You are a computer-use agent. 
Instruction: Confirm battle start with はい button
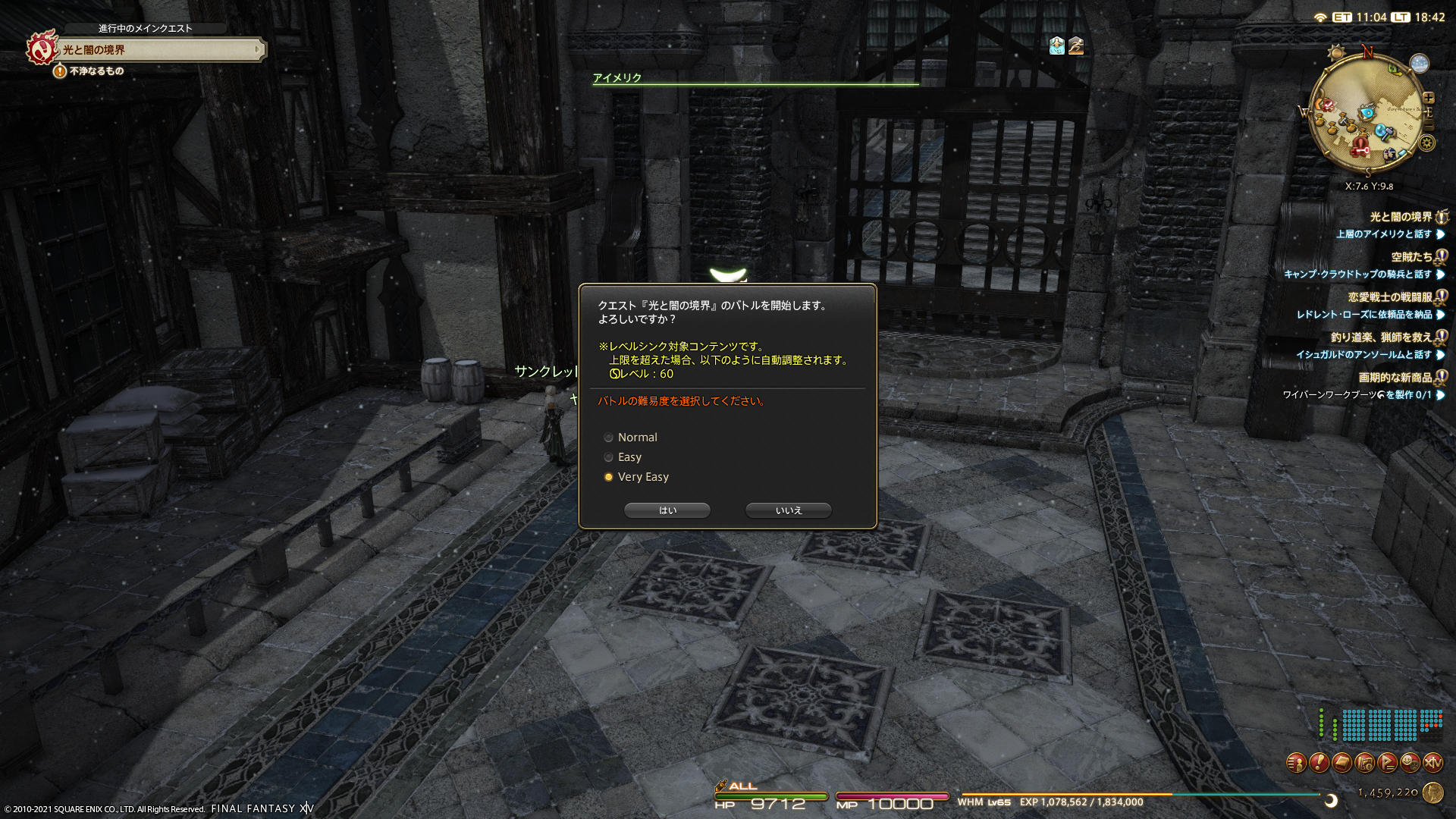coord(667,510)
